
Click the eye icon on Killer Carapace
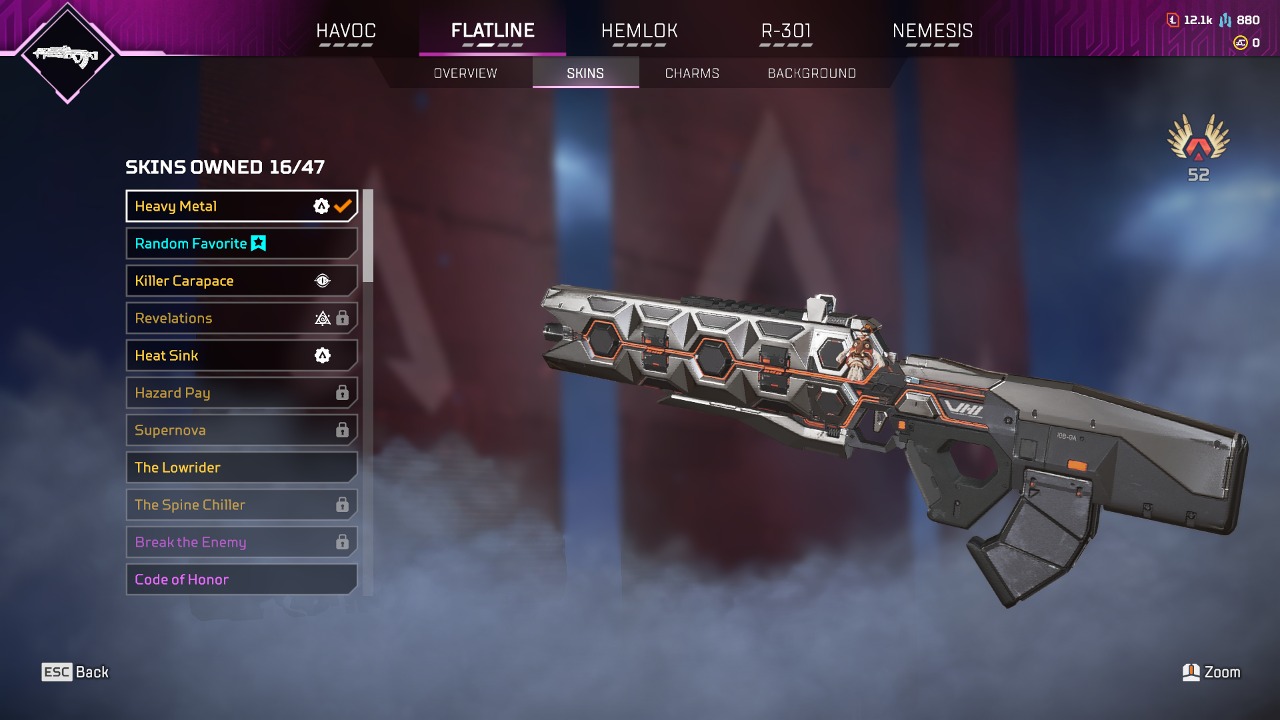pyautogui.click(x=322, y=280)
